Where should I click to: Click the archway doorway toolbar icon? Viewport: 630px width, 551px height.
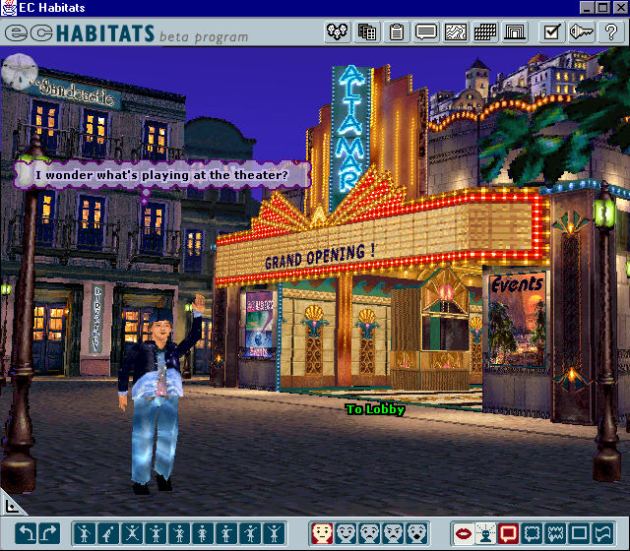[x=514, y=32]
